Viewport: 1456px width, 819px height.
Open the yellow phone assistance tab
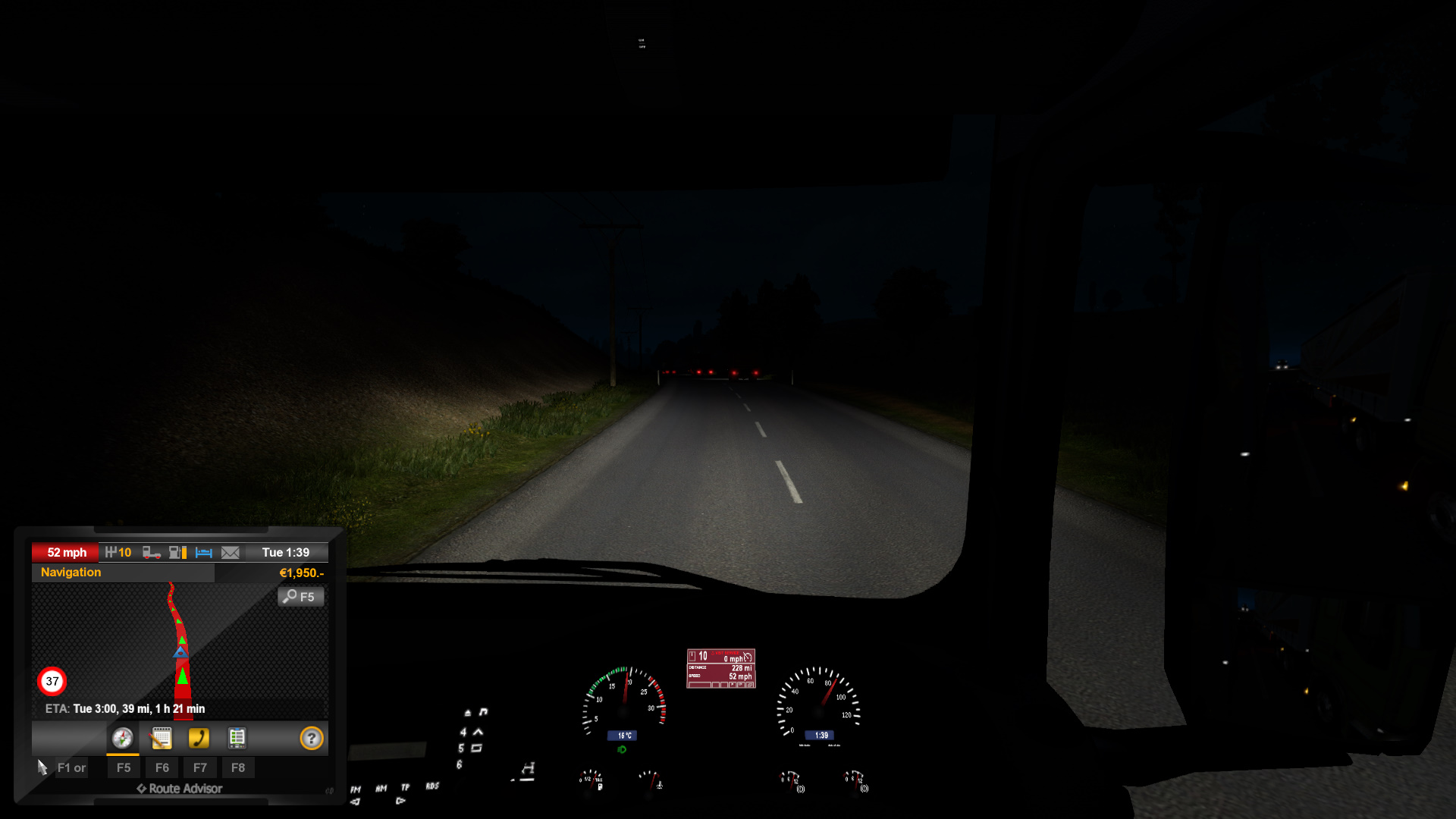pos(199,738)
